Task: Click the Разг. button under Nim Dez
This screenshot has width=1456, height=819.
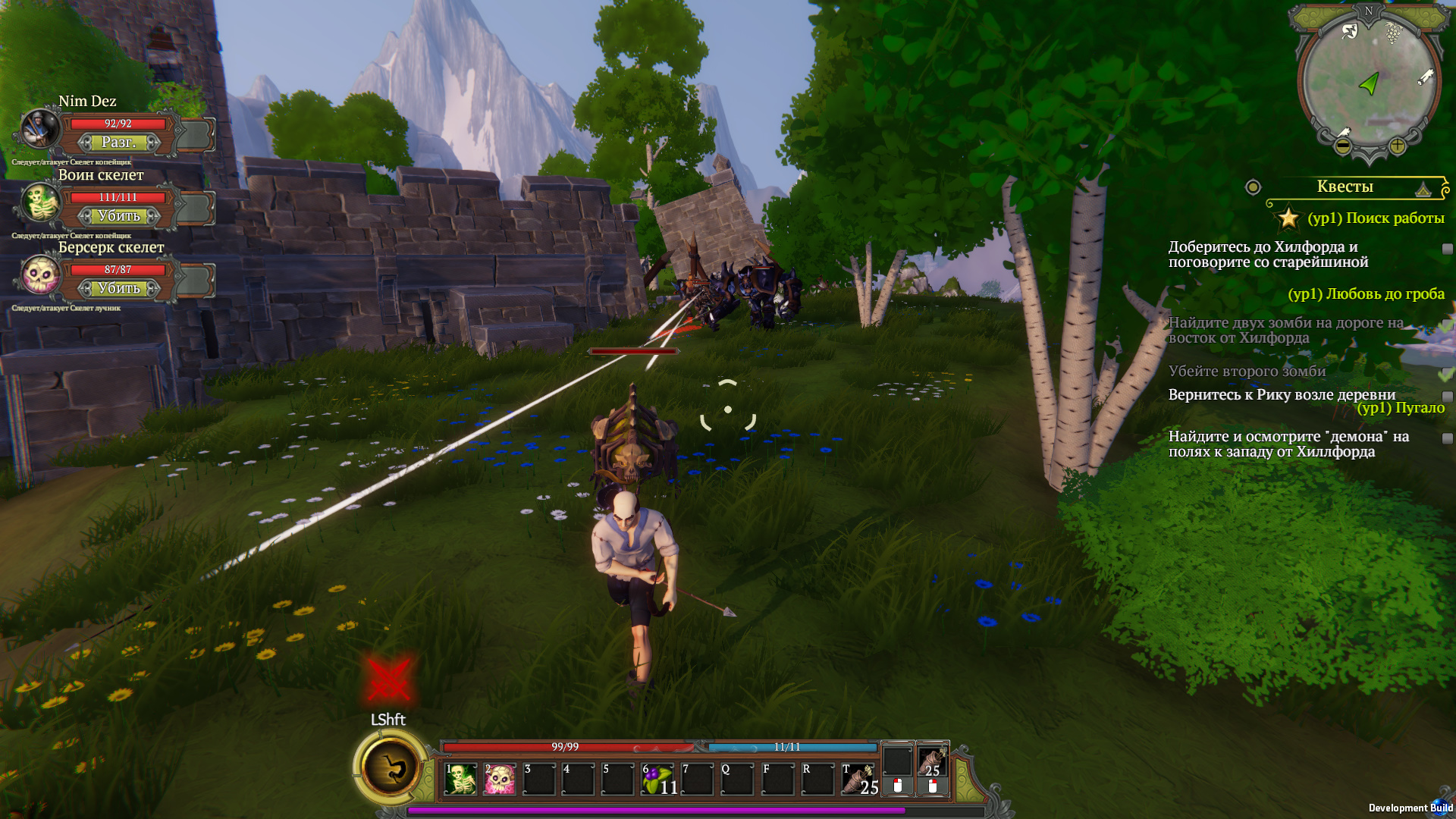Action: 119,143
